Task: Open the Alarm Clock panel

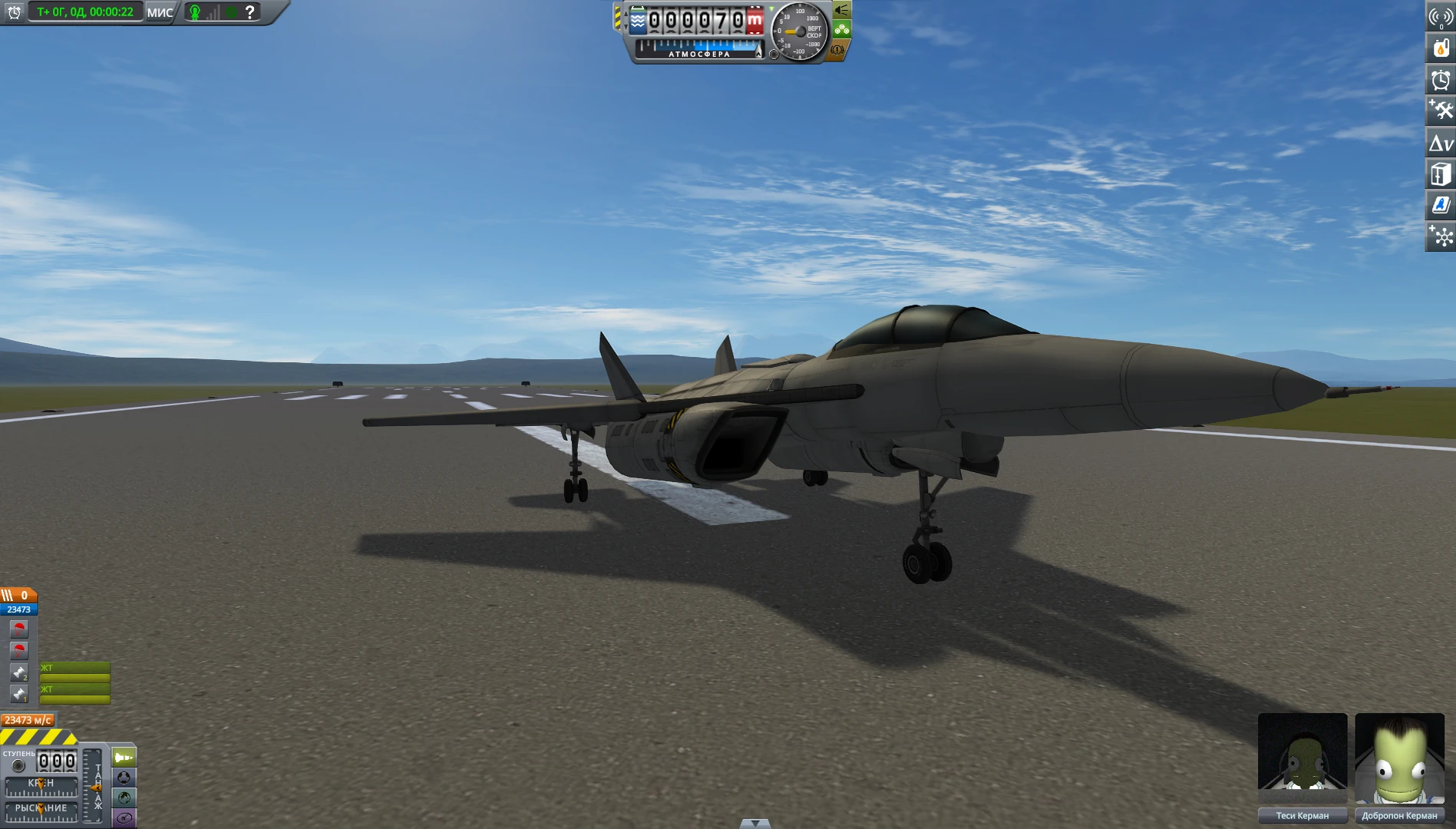Action: tap(1441, 79)
